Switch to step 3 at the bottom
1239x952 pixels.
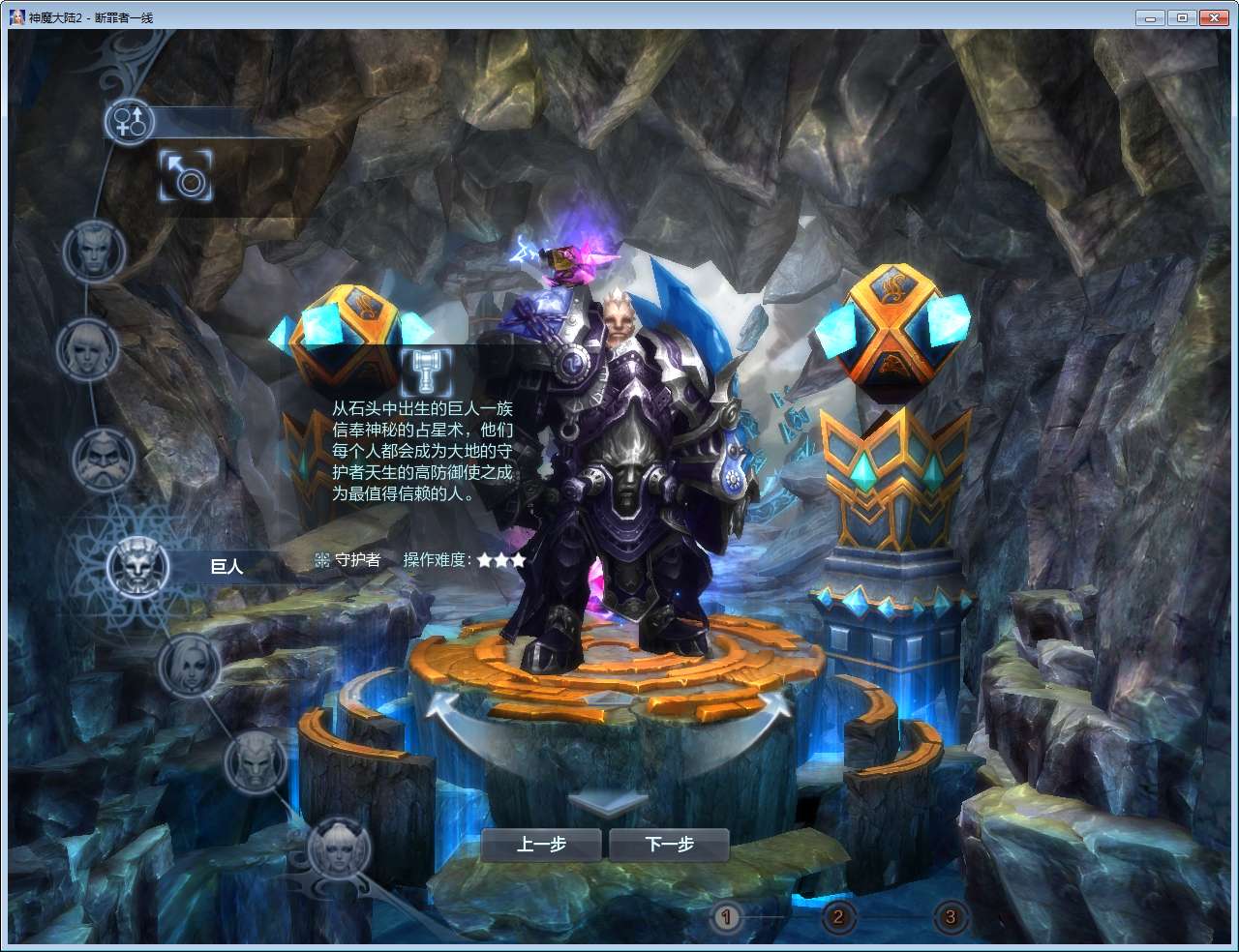tap(950, 914)
